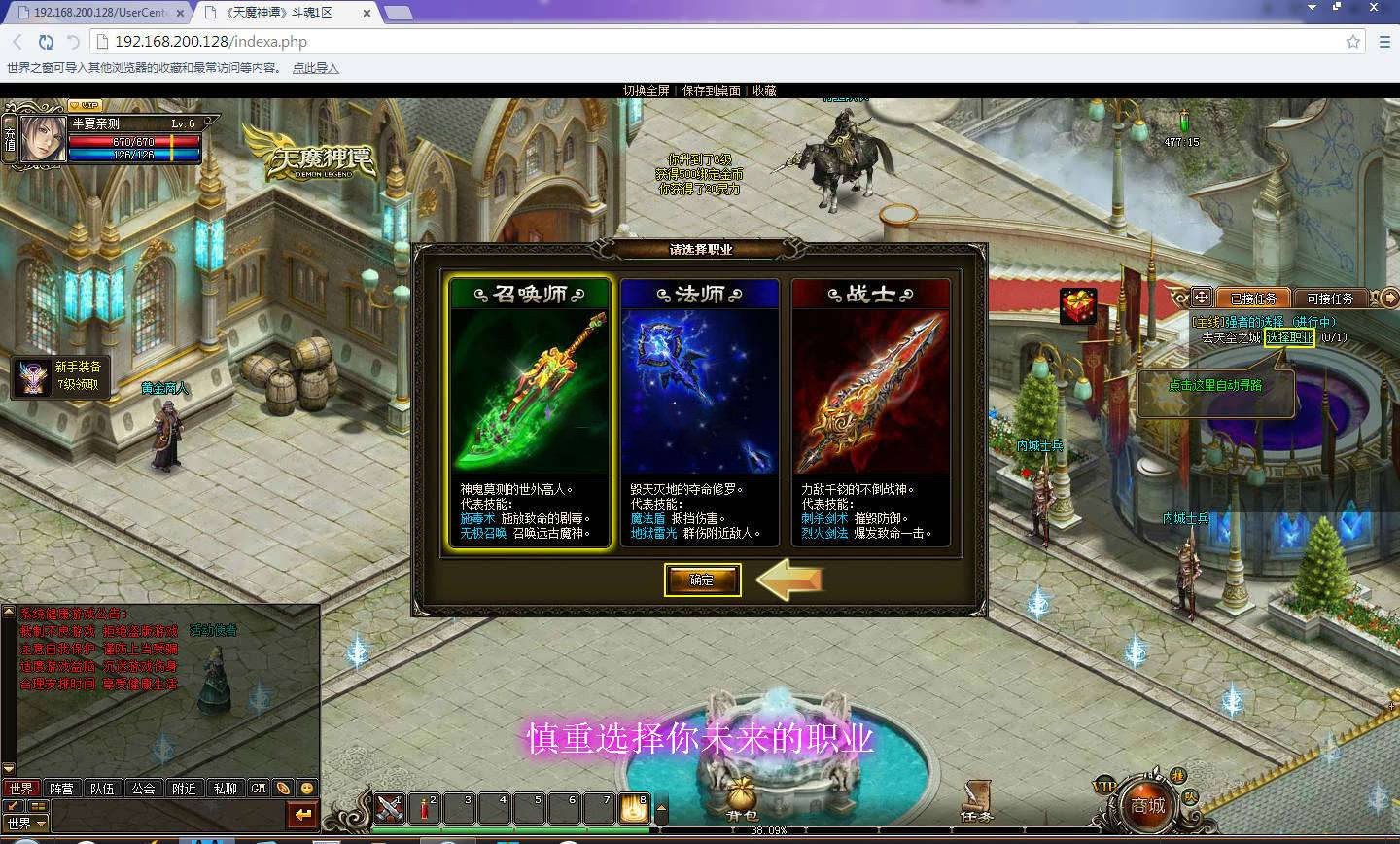1400x844 pixels.
Task: Activate the flame skill in hotbar slot 8
Action: [637, 807]
